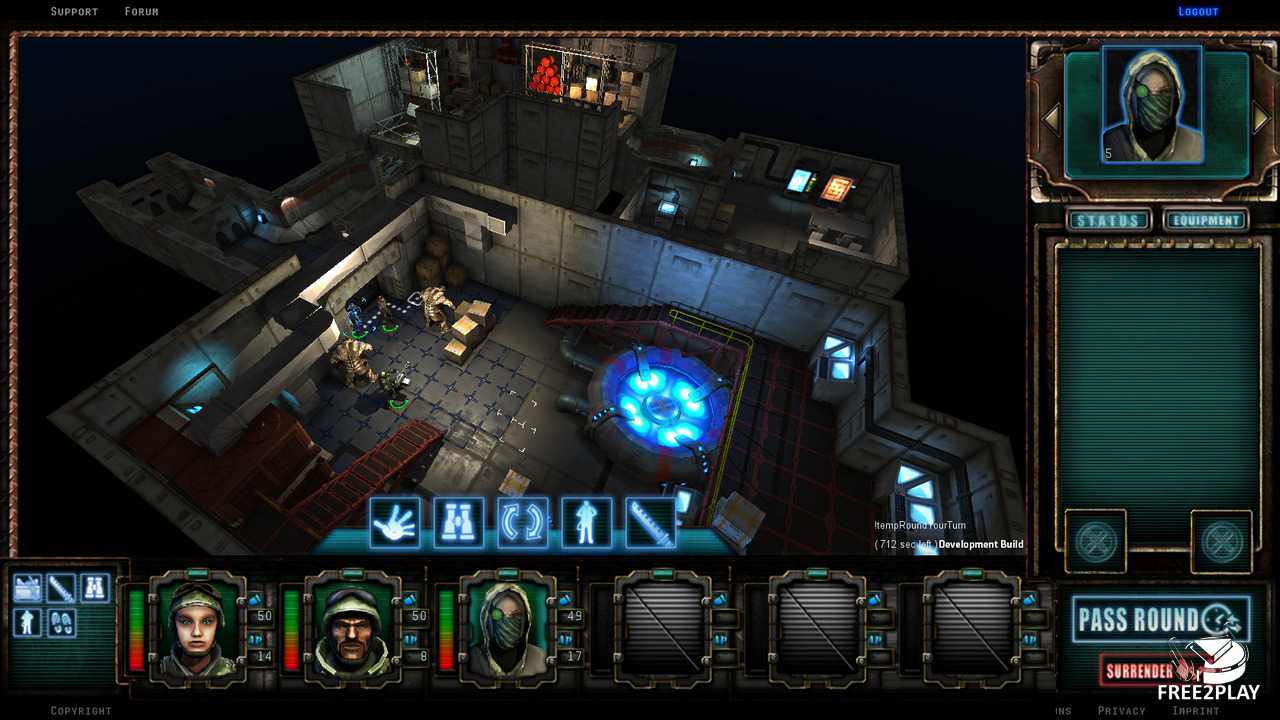Click the toolbox icon in the corner panel
The width and height of the screenshot is (1280, 720).
pos(27,588)
